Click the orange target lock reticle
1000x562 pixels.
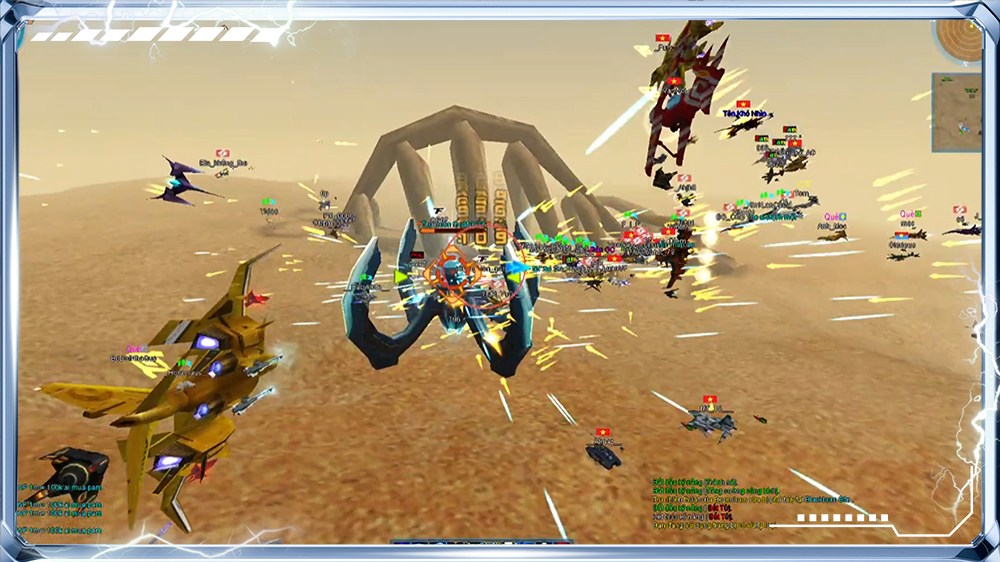click(451, 271)
